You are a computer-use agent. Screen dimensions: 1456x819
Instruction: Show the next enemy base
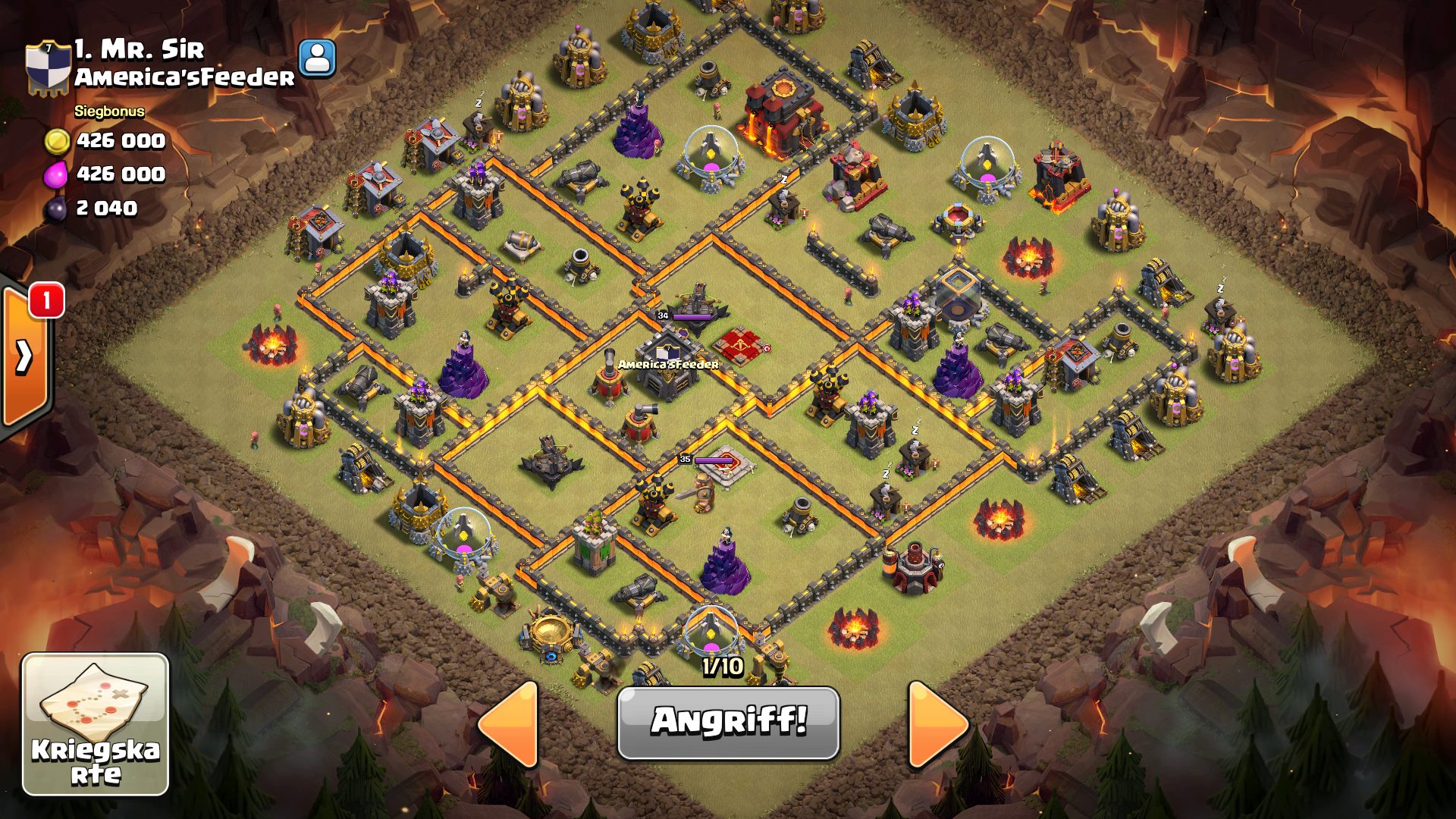pos(937,724)
